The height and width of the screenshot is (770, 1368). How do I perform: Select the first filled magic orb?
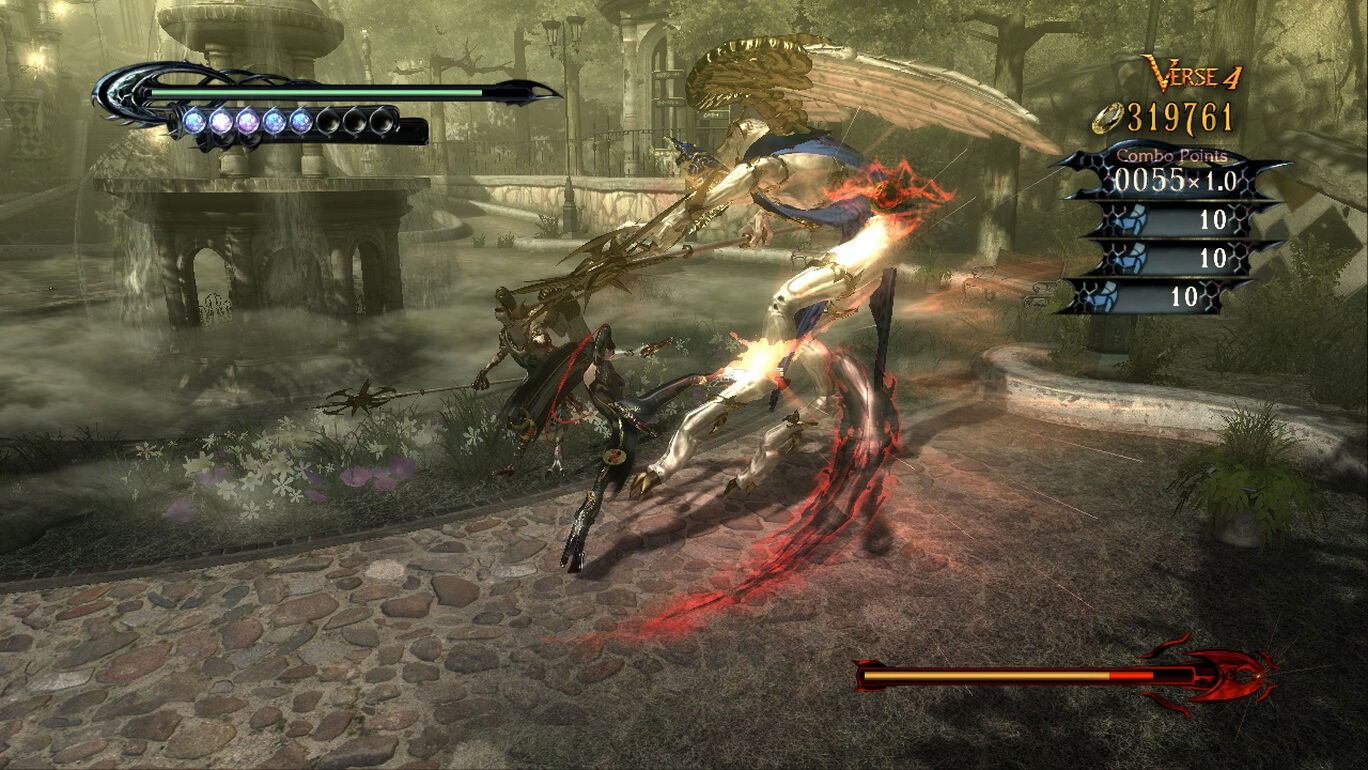point(195,121)
